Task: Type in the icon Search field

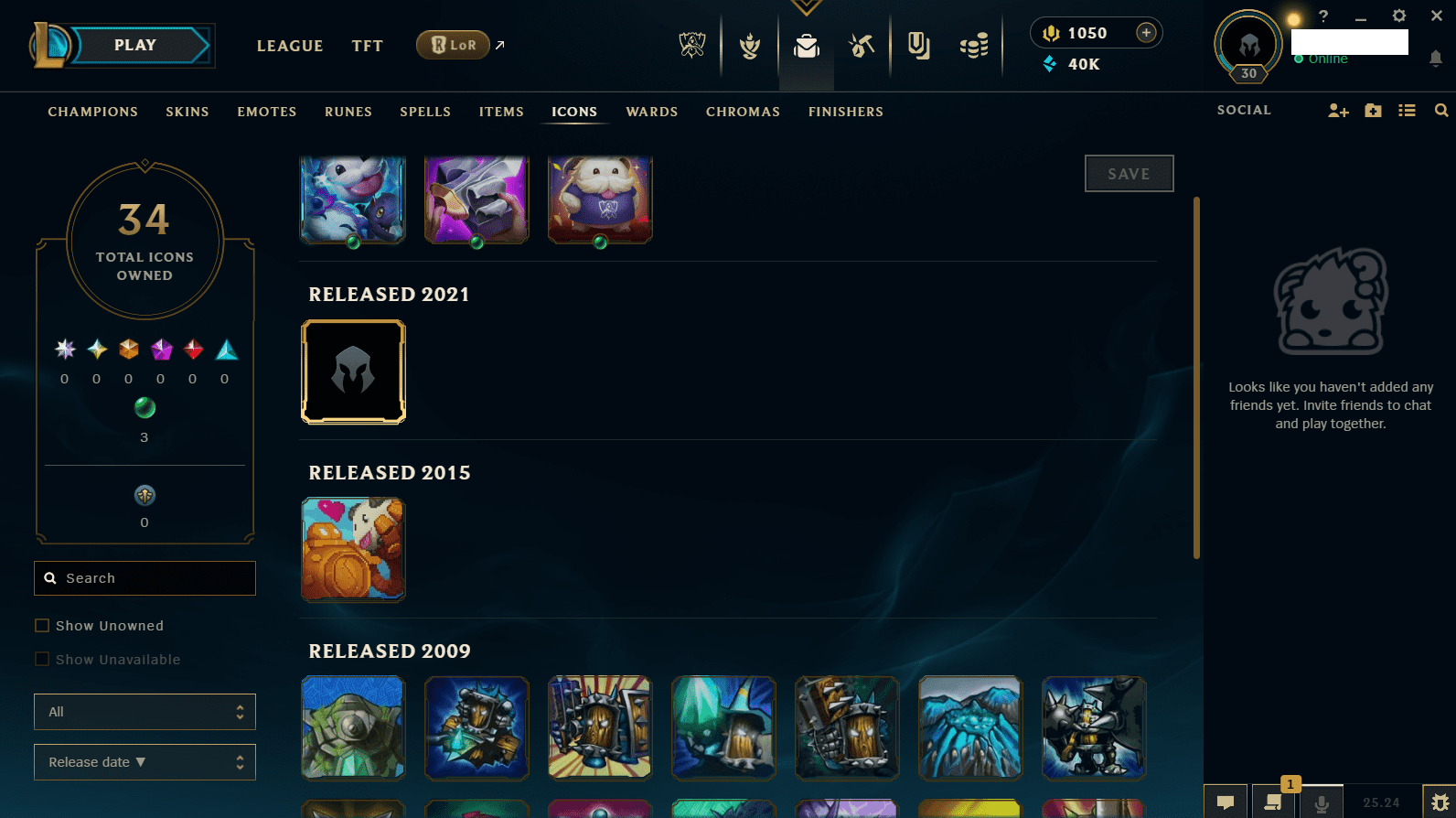Action: click(x=145, y=578)
